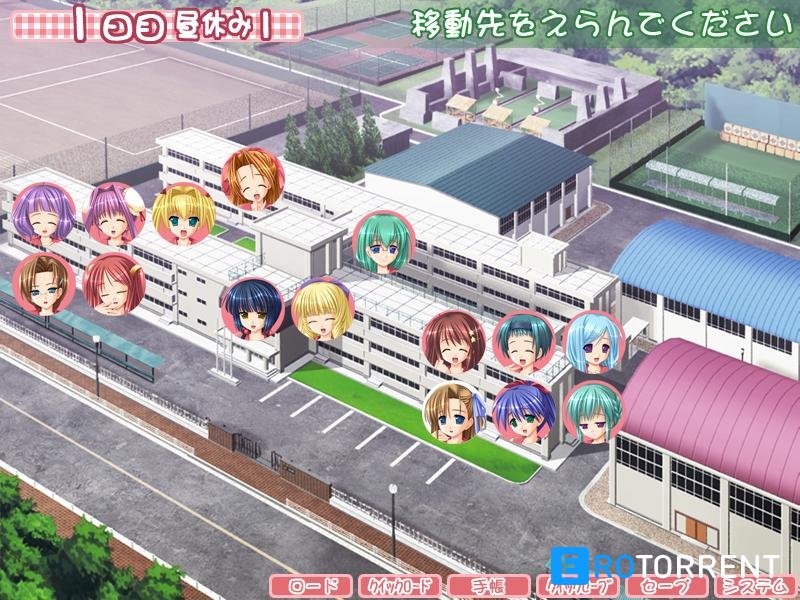The image size is (800, 600).
Task: Select the girl with star hairclip
Action: [454, 340]
